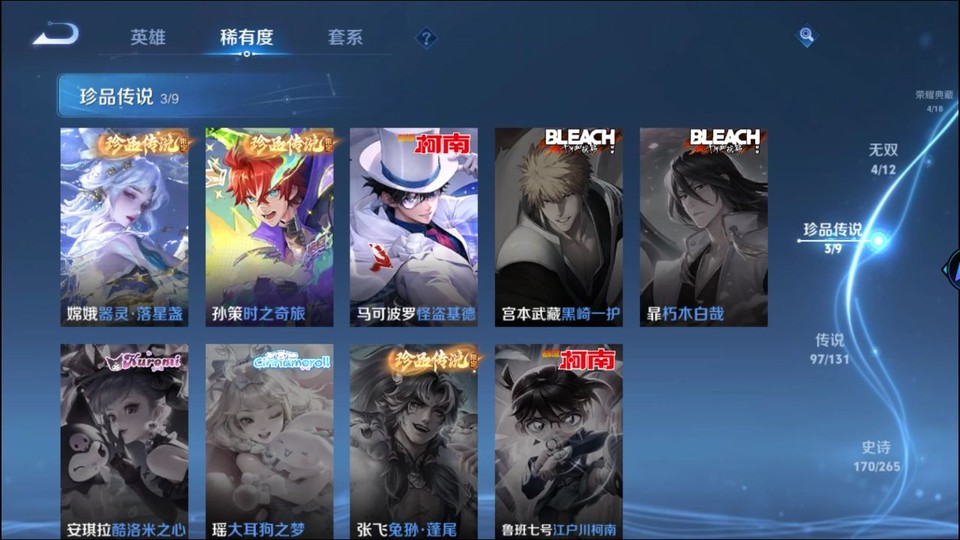Switch to 无双 rarity category

pos(883,157)
